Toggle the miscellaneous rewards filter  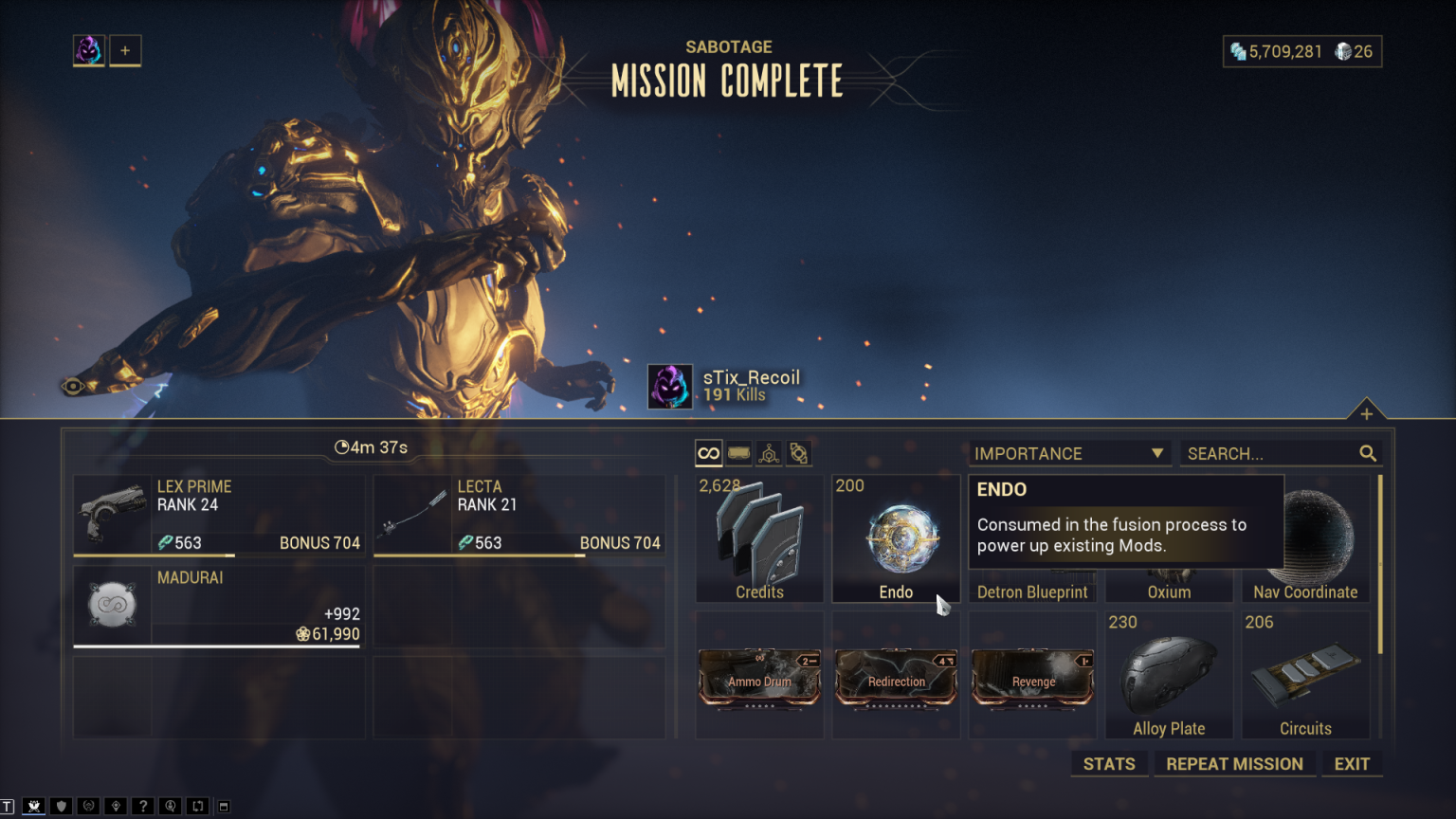tap(799, 453)
